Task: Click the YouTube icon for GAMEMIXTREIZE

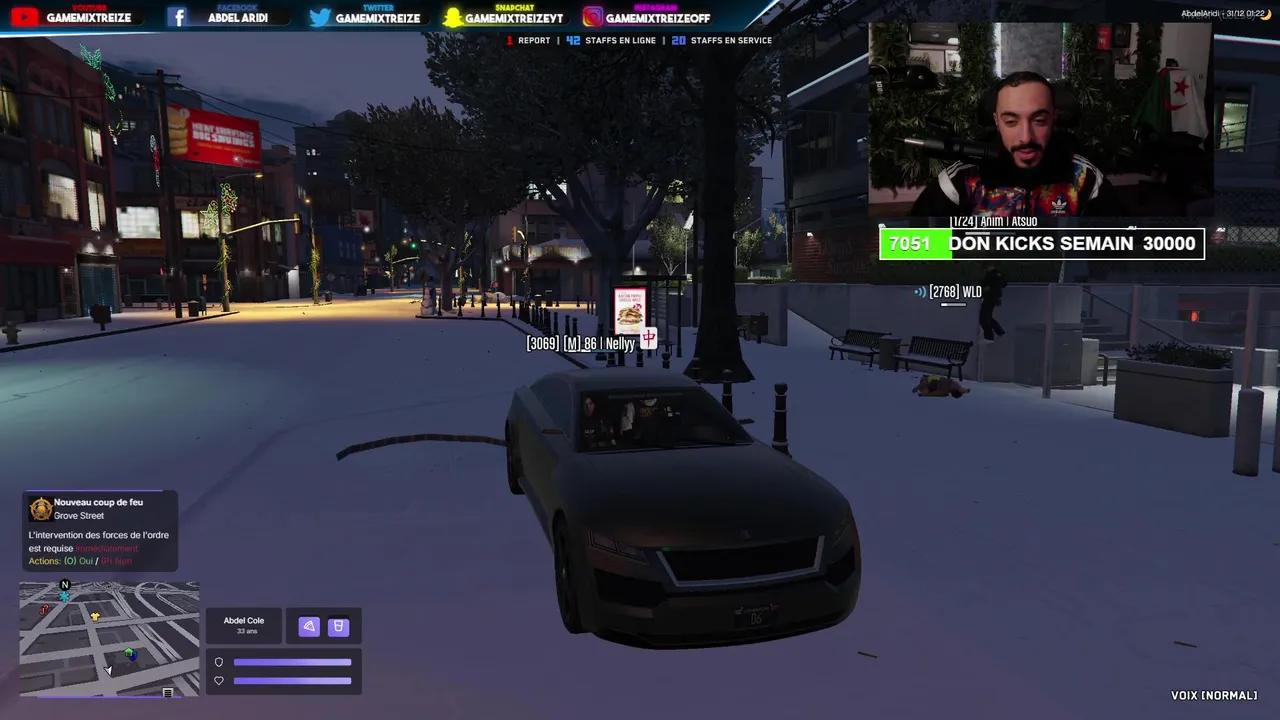Action: (22, 16)
